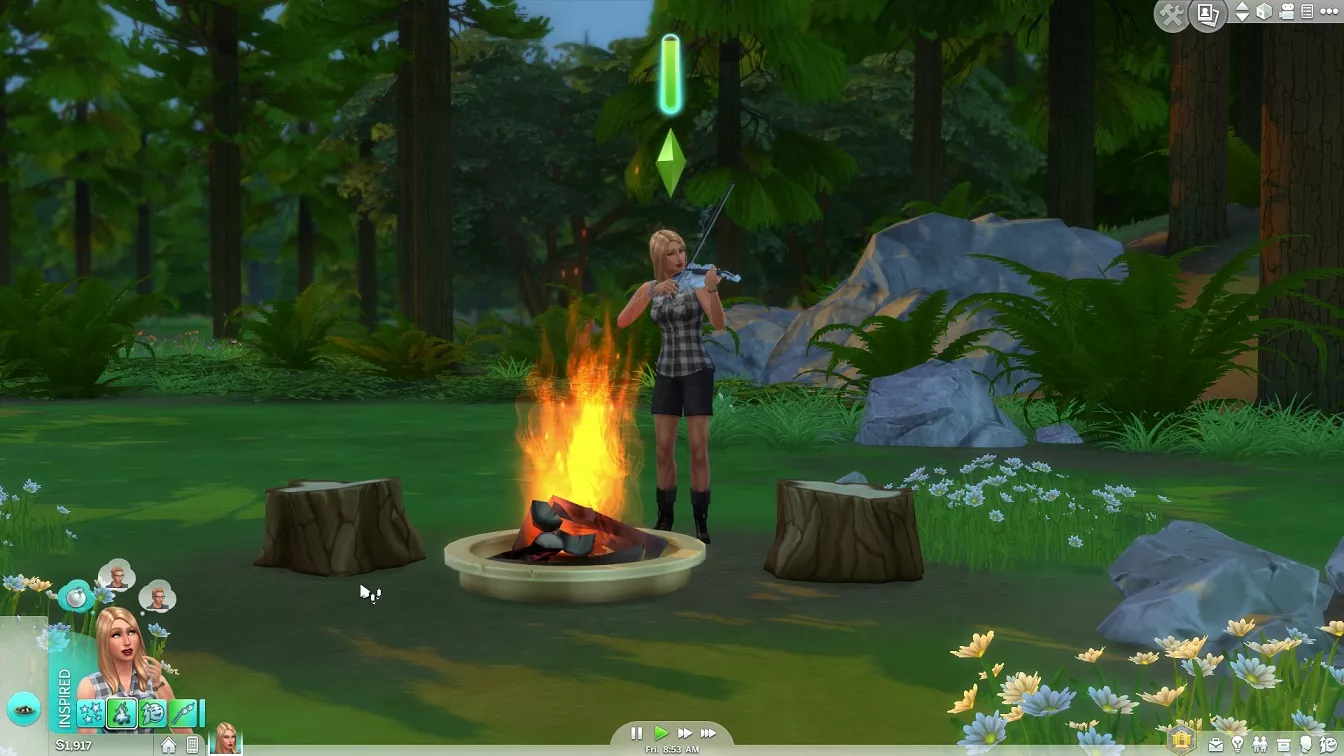Open the game options three-dots menu

click(x=1328, y=12)
